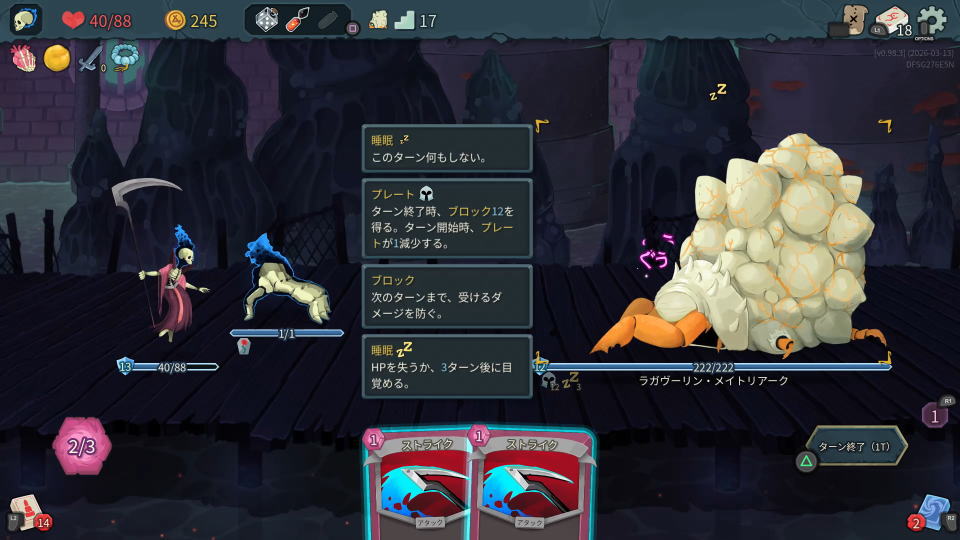Screen dimensions: 960x540
Task: Open the draw pile showing 14
Action: click(x=27, y=512)
